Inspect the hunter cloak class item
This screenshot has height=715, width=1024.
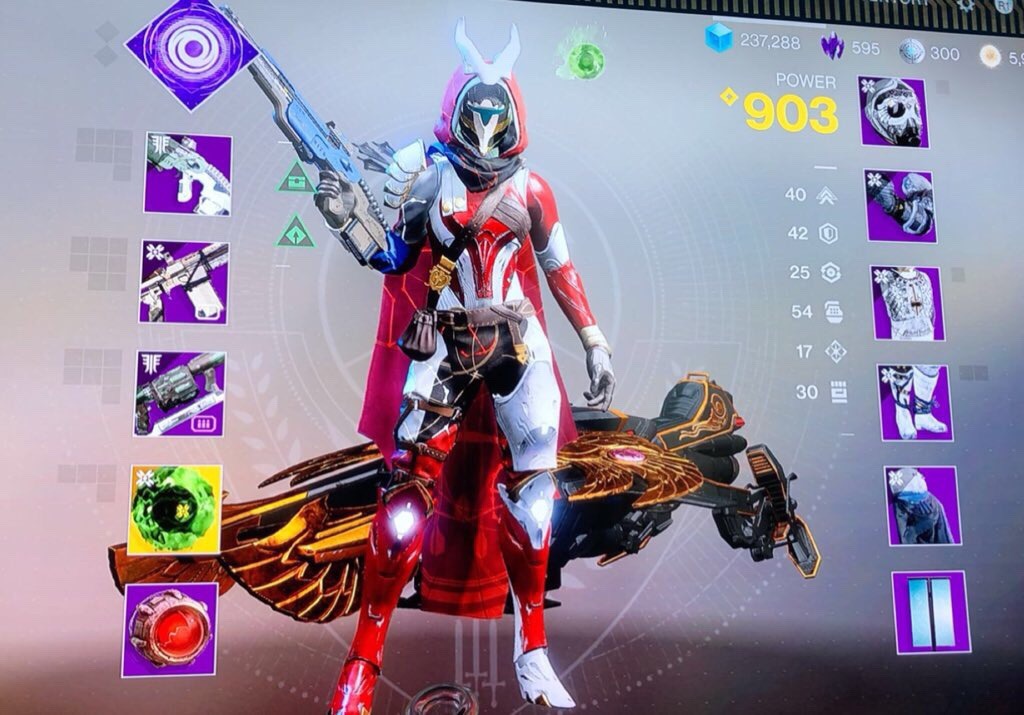[922, 505]
